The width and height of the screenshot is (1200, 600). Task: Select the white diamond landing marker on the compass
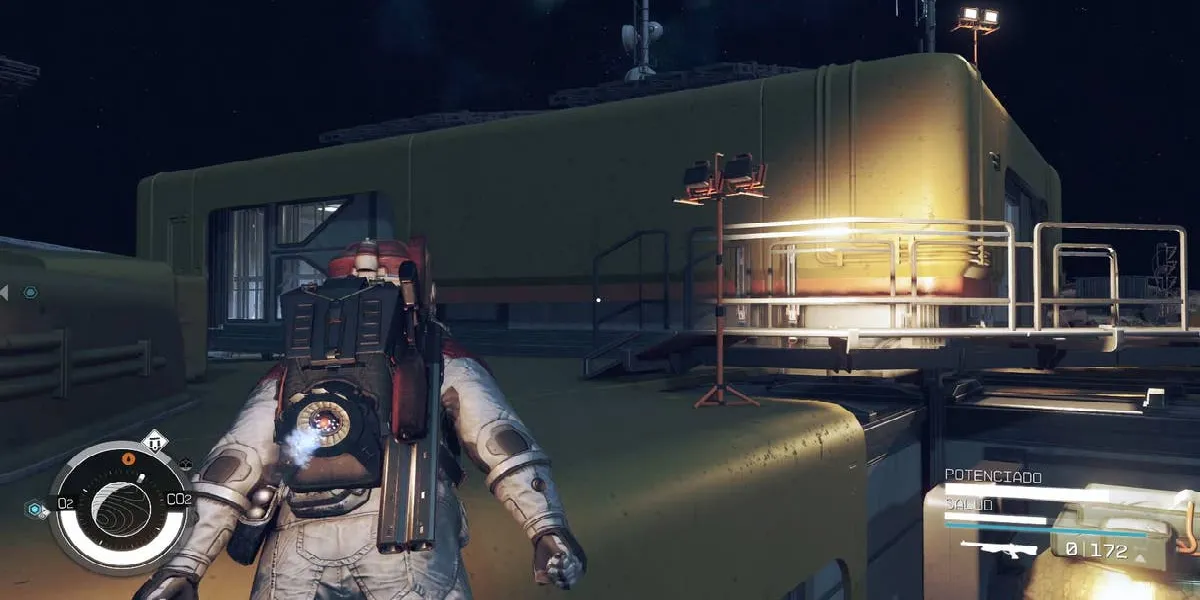tap(154, 441)
